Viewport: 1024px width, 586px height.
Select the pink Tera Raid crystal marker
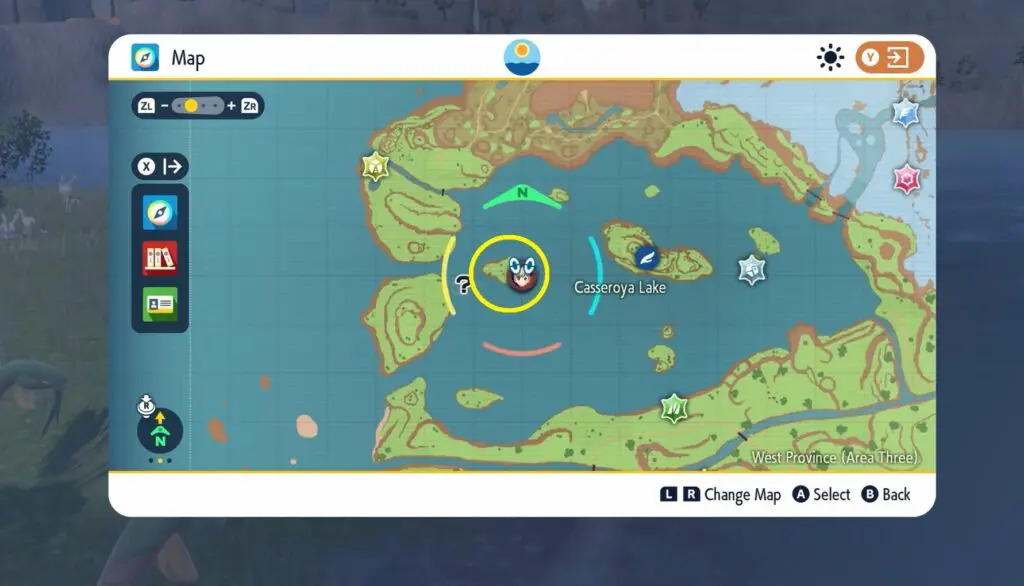pos(907,179)
